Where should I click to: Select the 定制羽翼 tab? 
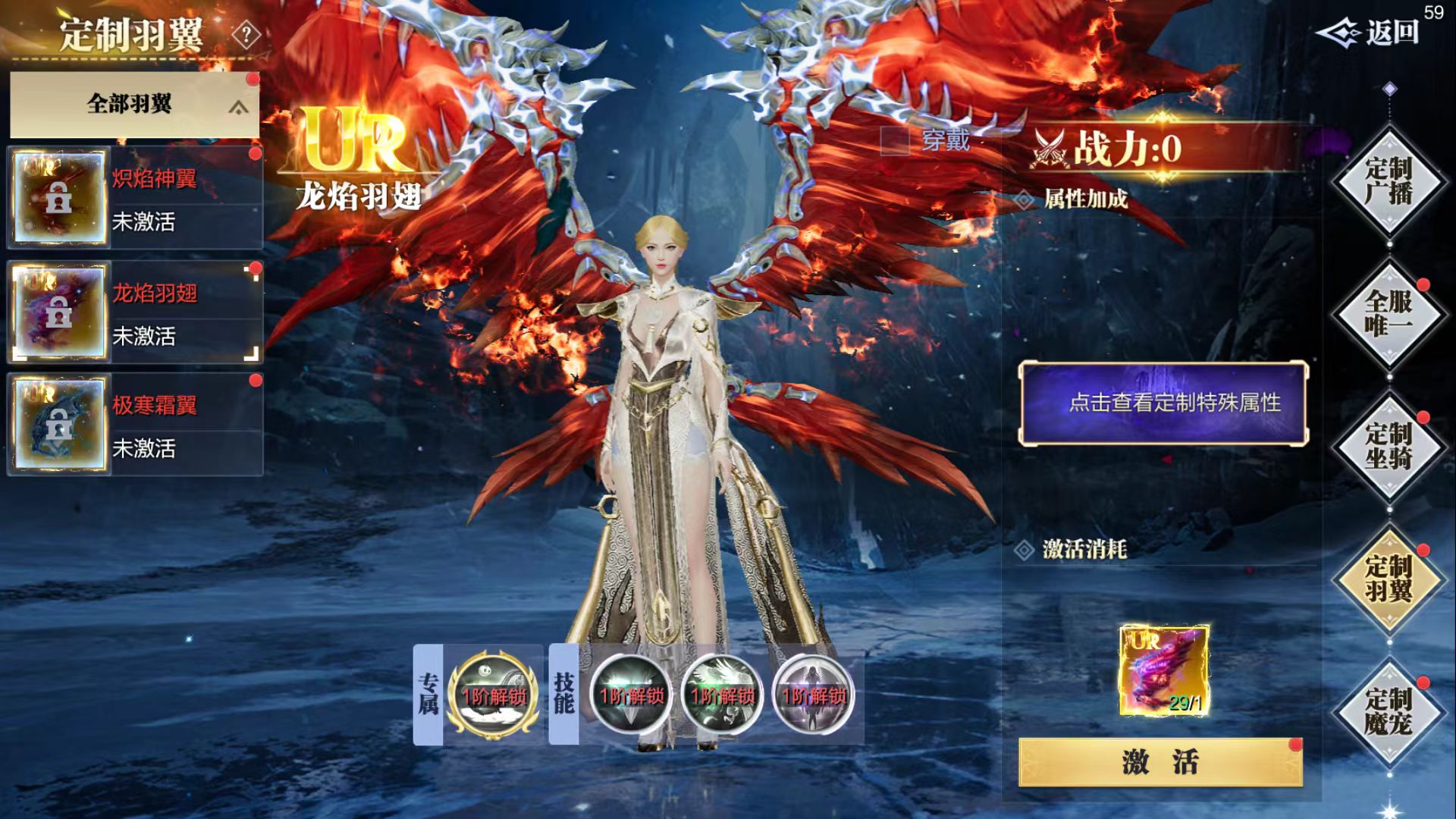tap(1389, 579)
